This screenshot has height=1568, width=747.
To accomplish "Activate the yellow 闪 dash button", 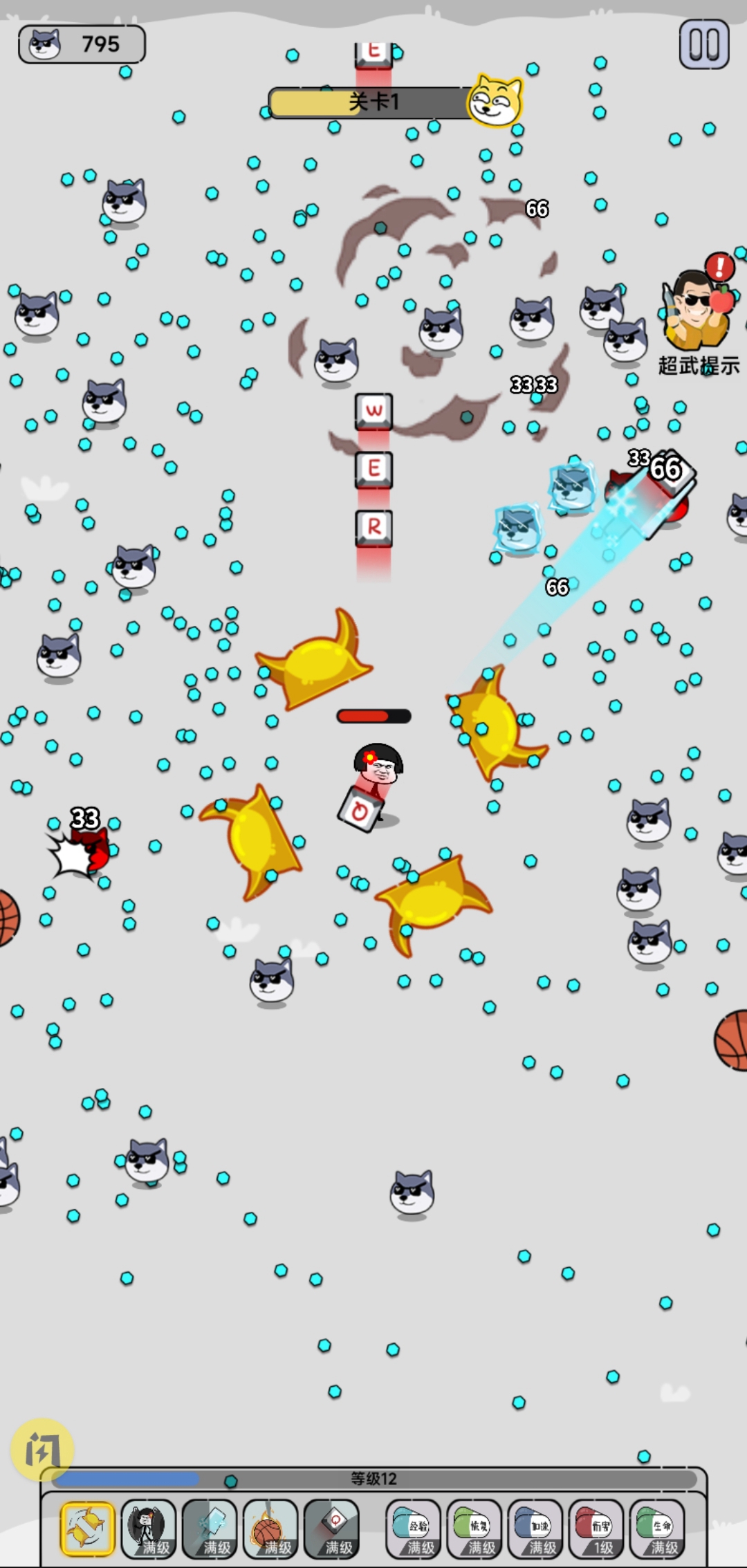I will point(42,1449).
